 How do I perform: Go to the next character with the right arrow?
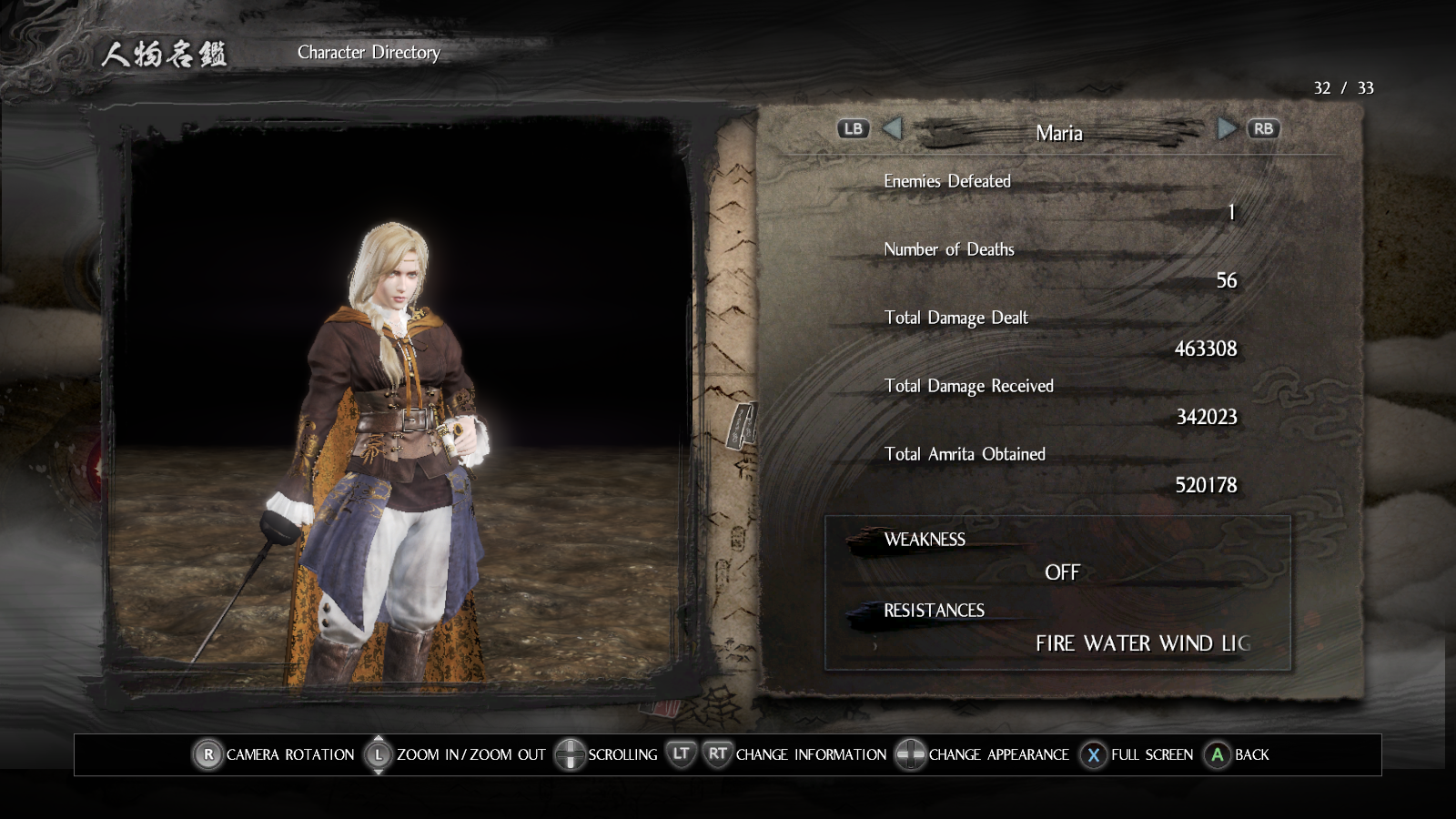coord(1227,129)
